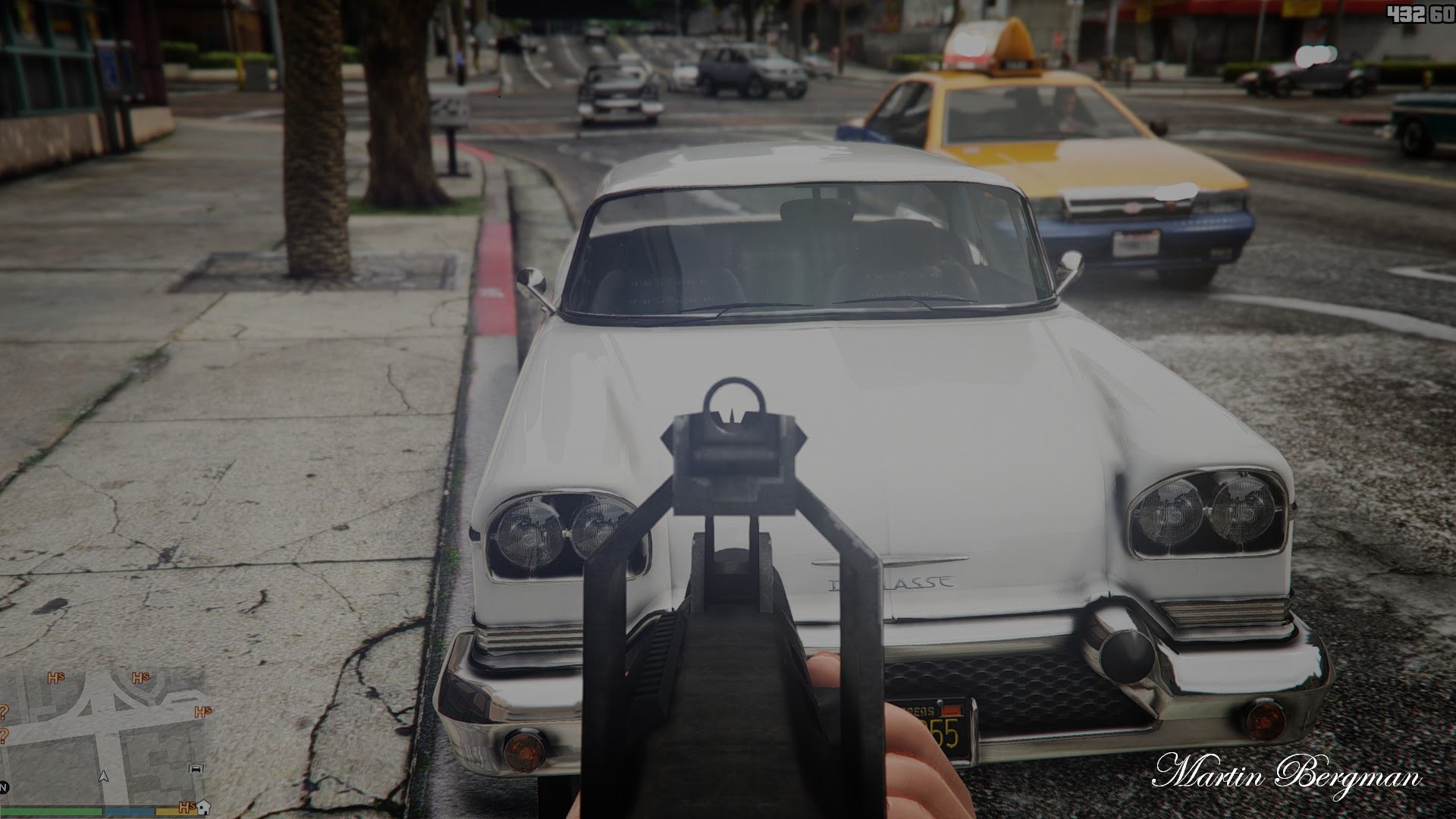
Task: Select the white player arrow on the minimap
Action: pos(104,777)
